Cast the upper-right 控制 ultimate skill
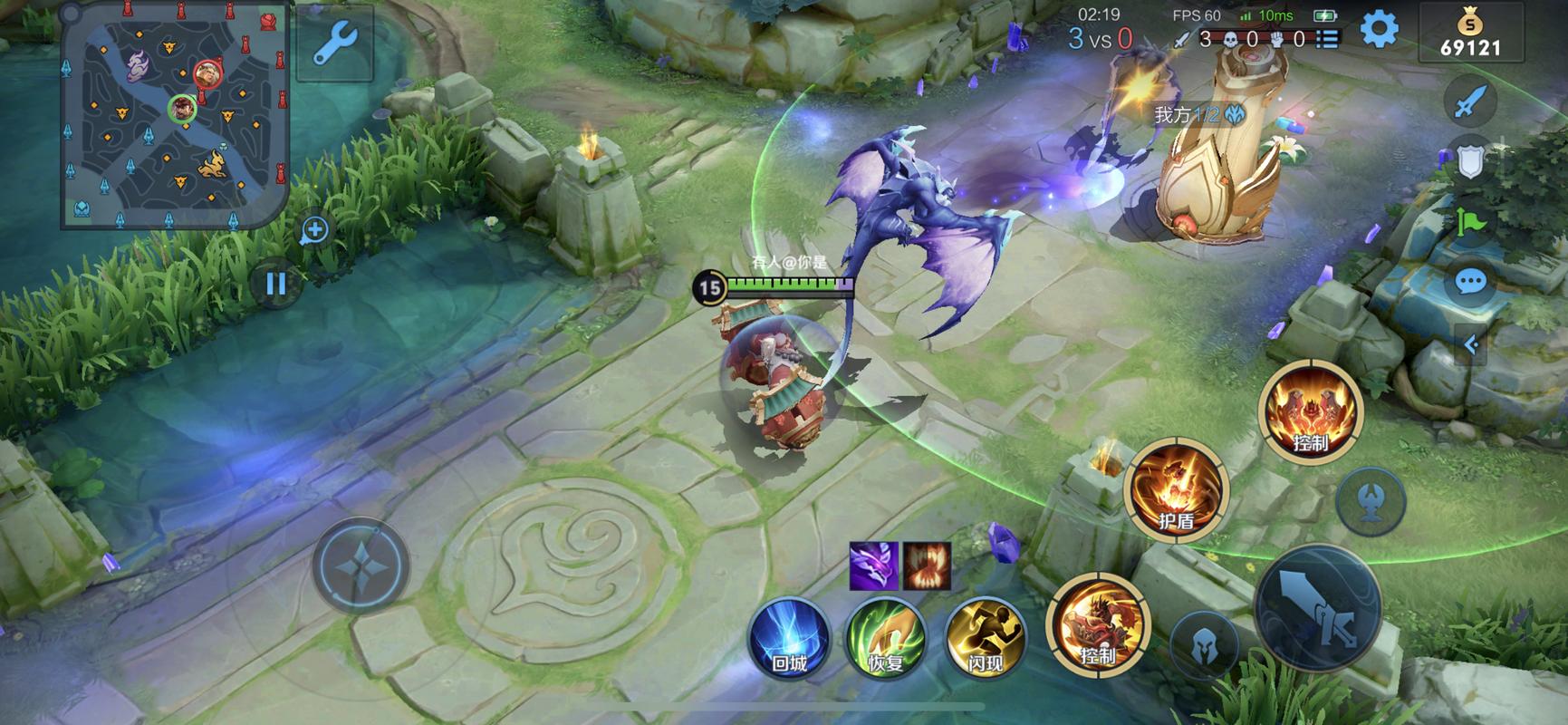1568x725 pixels. tap(1310, 412)
